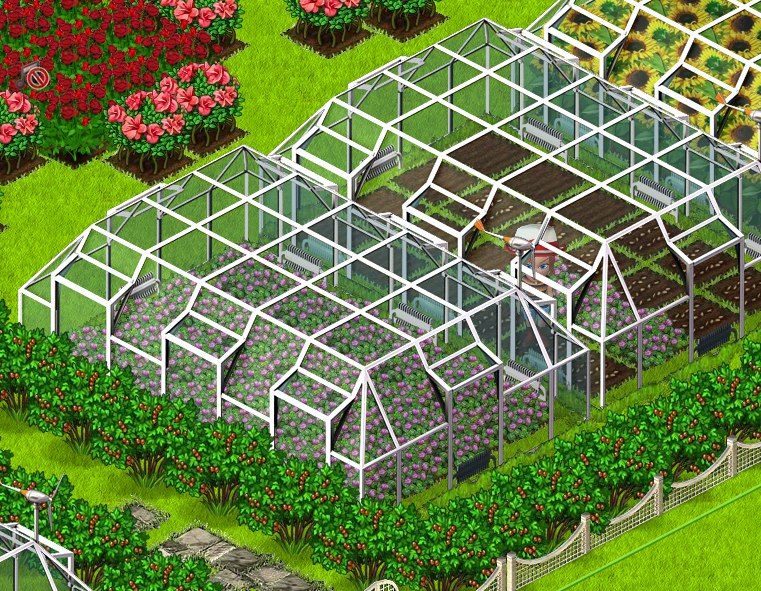Viewport: 761px width, 591px height.
Task: Toggle the muted music note icon
Action: [36, 75]
